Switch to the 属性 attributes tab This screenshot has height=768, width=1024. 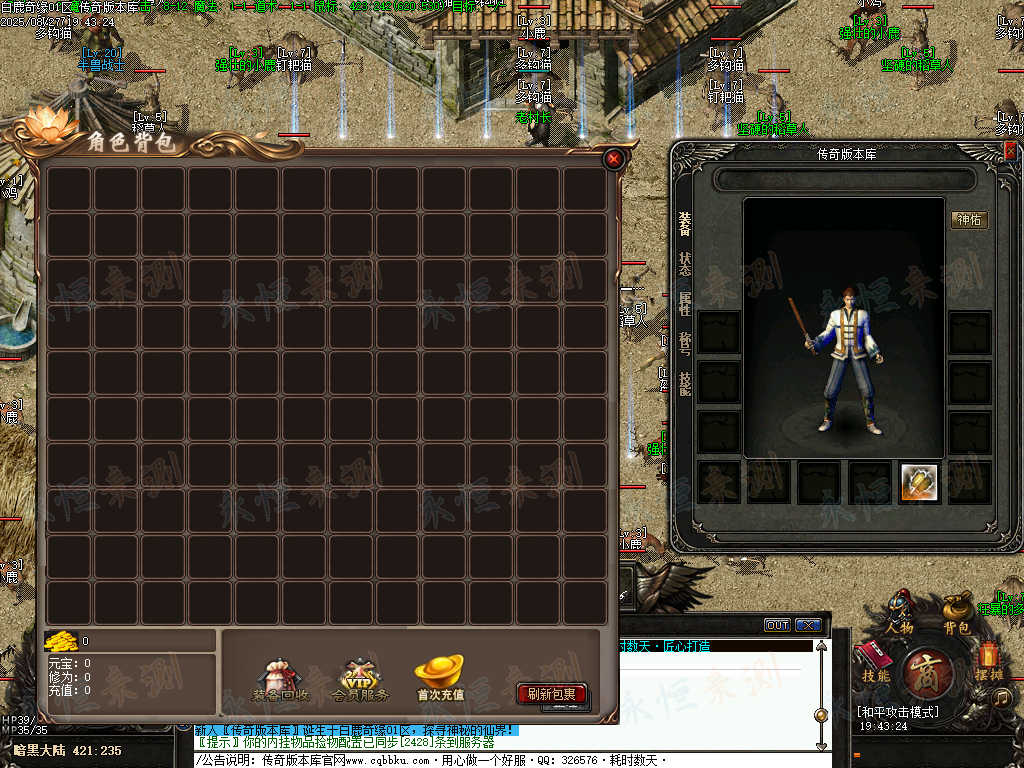click(685, 304)
